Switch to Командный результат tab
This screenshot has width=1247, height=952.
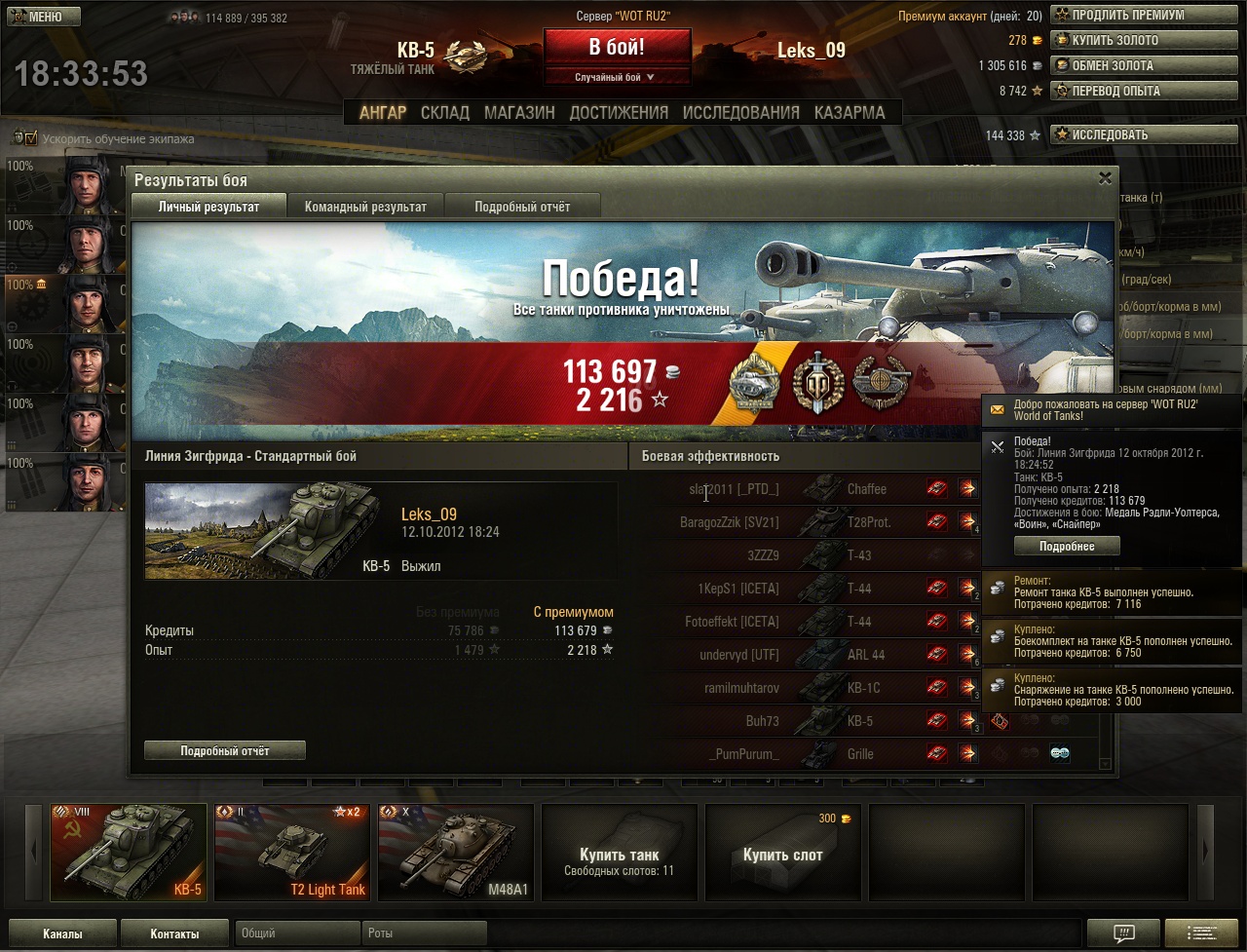point(365,207)
